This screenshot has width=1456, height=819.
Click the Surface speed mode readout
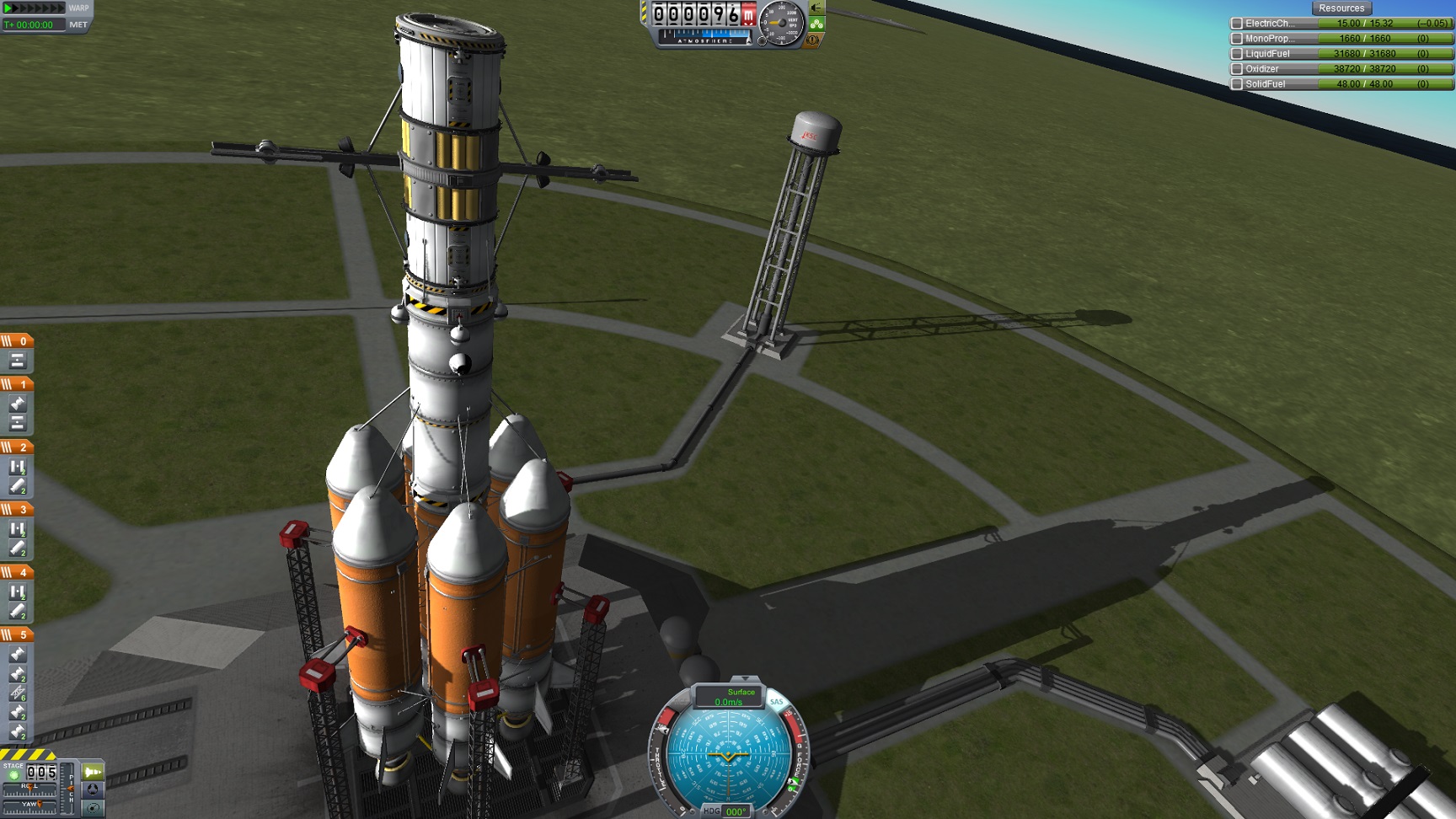(x=729, y=697)
